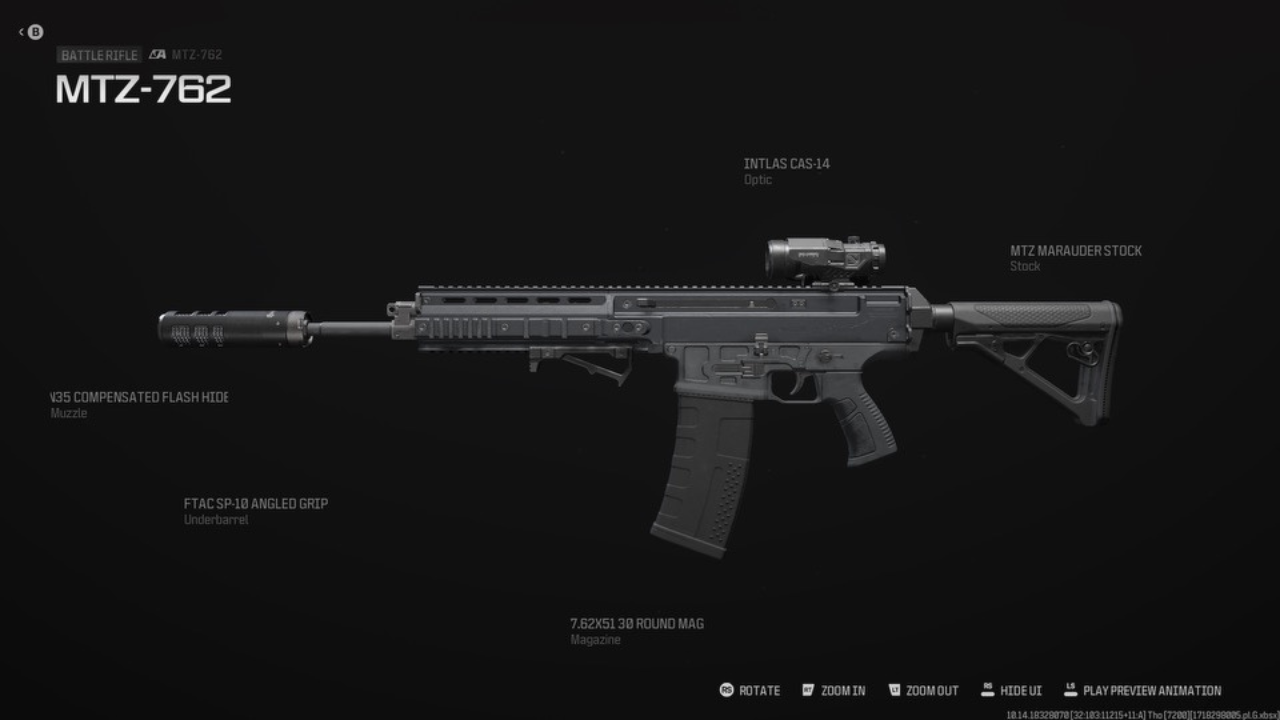Click the B back button icon
This screenshot has height=720, width=1280.
click(35, 32)
